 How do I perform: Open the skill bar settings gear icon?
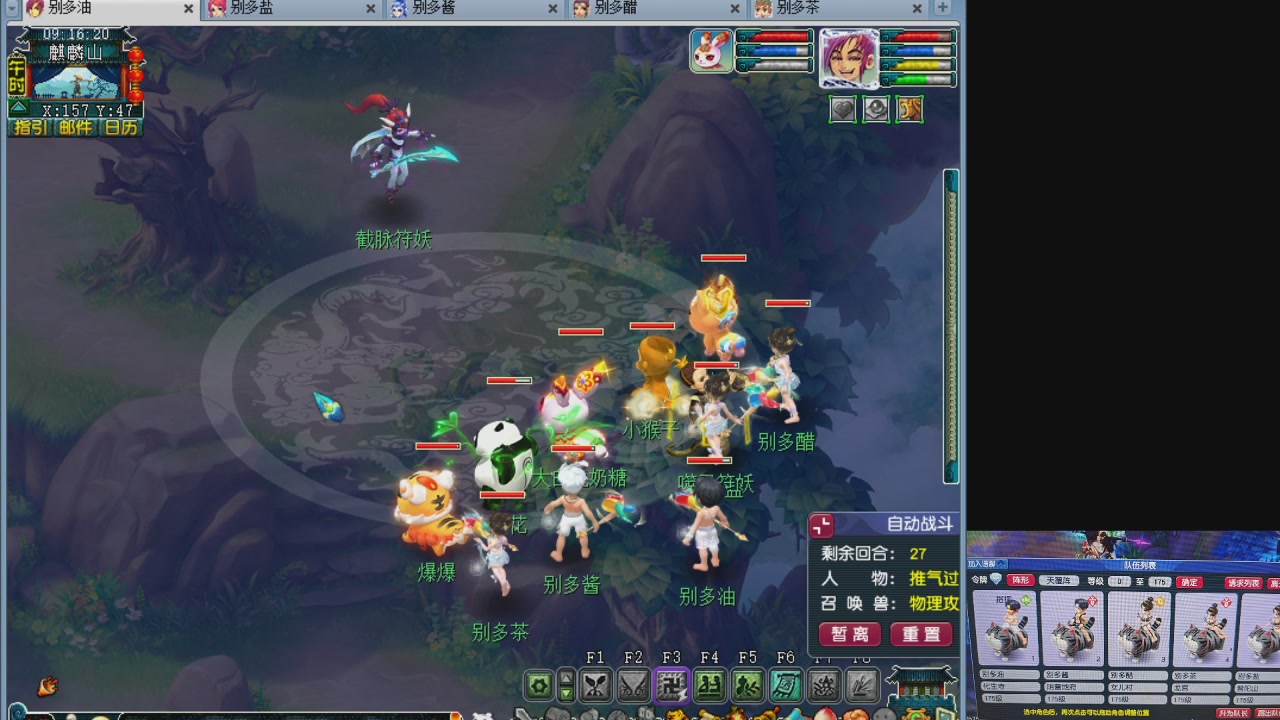[539, 687]
